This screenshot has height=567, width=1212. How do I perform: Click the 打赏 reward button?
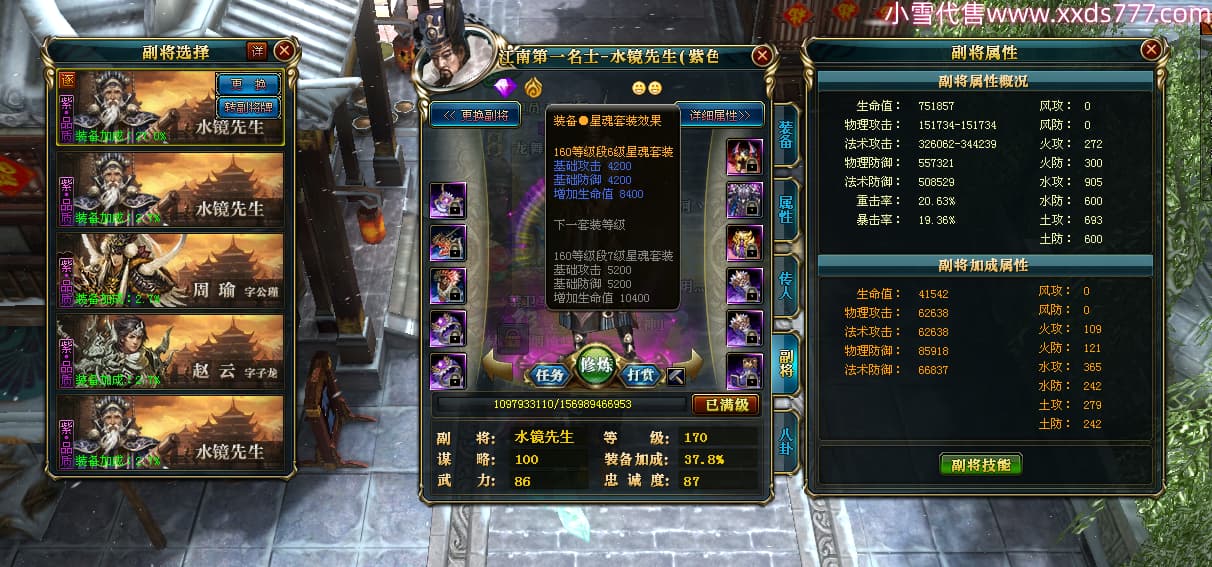point(640,376)
